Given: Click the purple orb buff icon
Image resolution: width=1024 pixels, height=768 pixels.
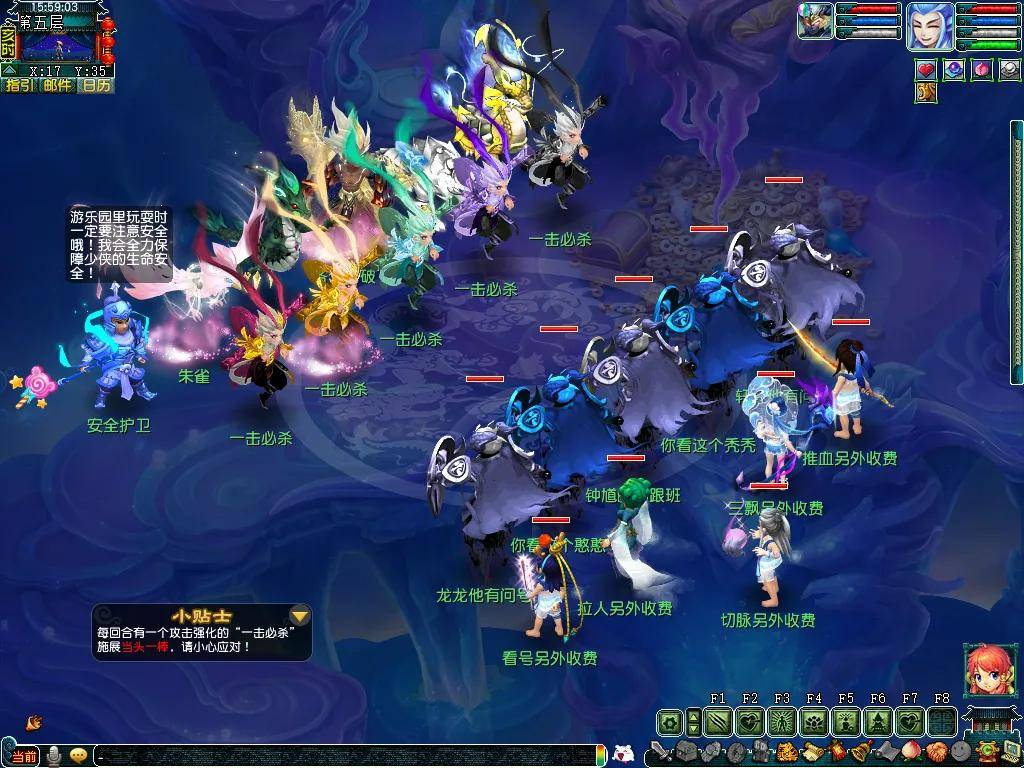Looking at the screenshot, I should coord(954,70).
